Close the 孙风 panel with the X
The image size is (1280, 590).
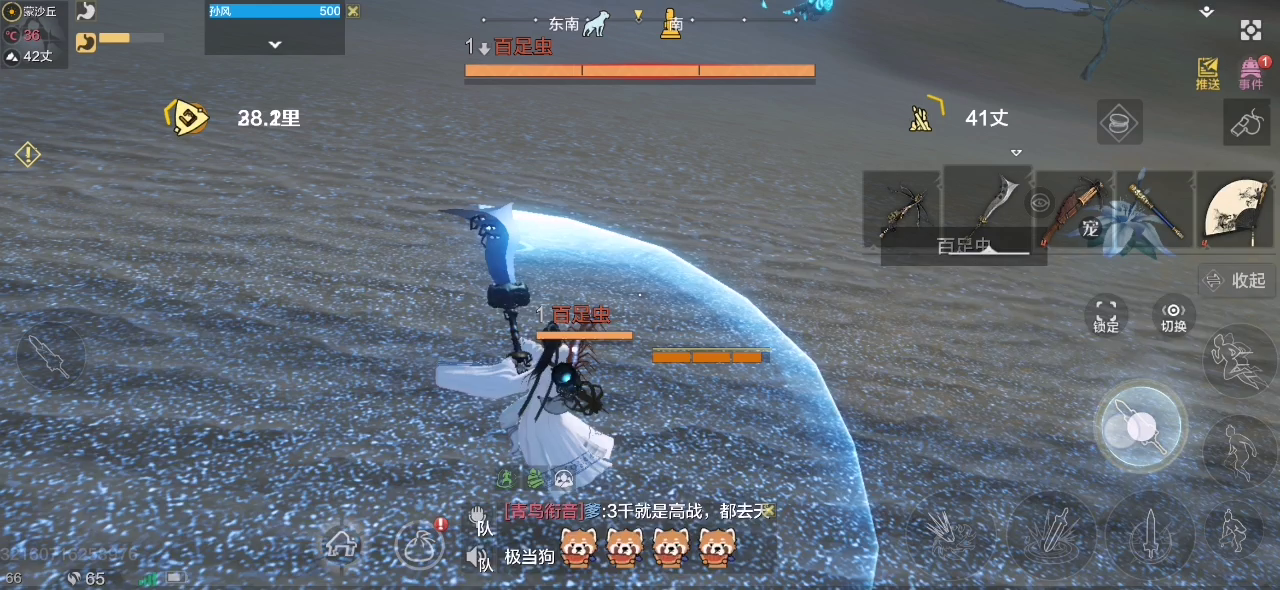coord(353,11)
